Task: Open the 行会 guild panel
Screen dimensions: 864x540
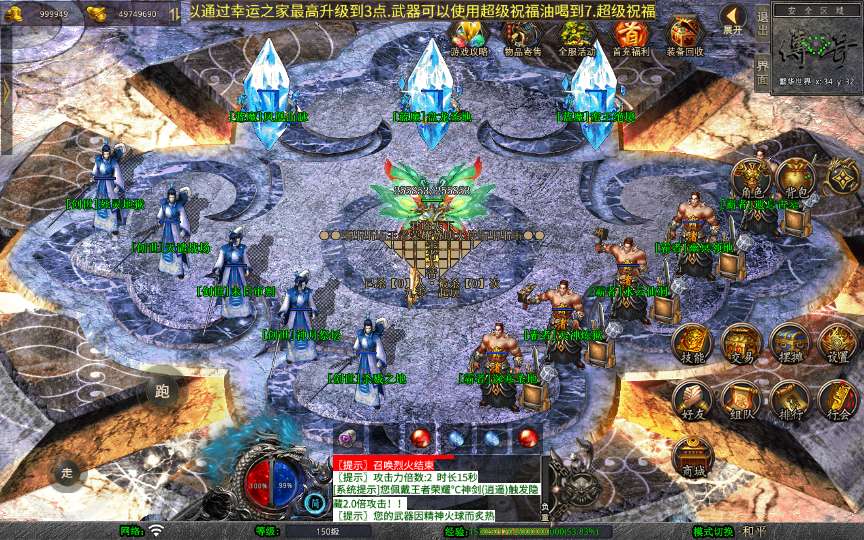Action: (837, 400)
